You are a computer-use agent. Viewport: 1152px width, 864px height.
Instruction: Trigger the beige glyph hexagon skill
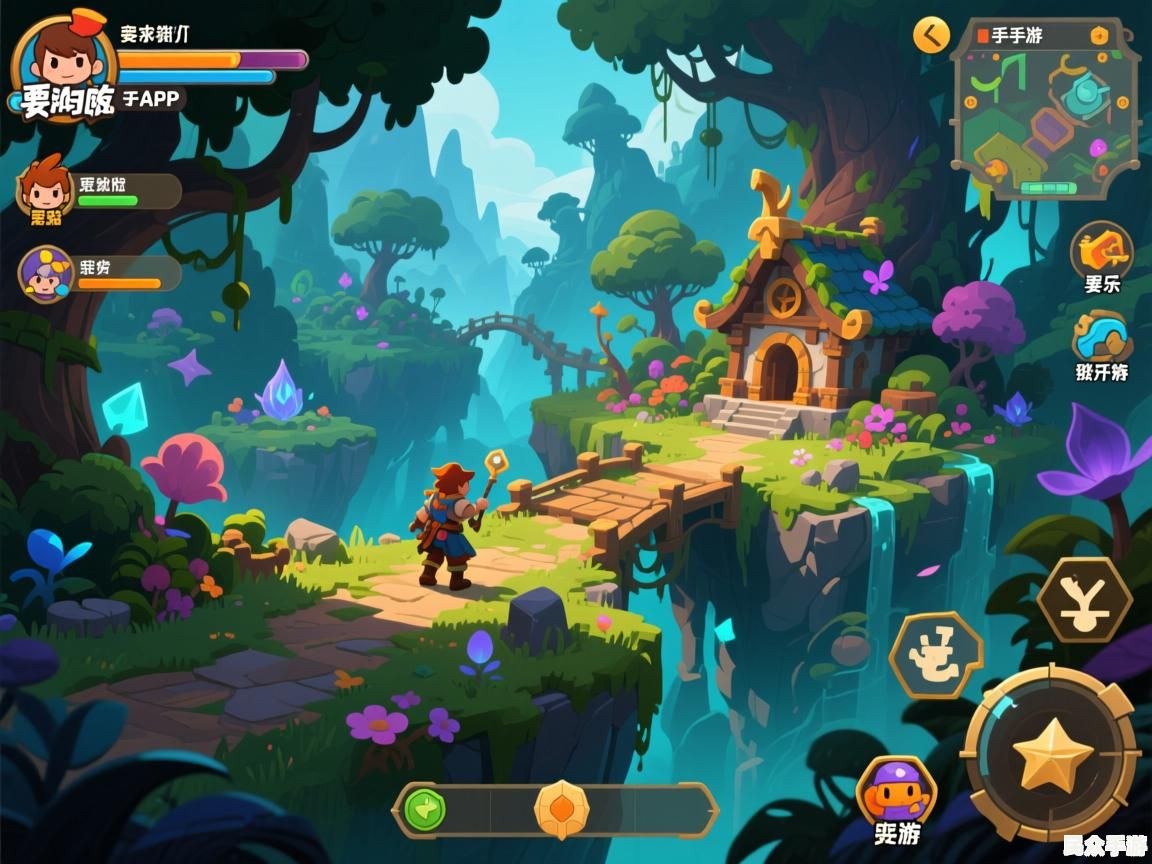click(936, 656)
